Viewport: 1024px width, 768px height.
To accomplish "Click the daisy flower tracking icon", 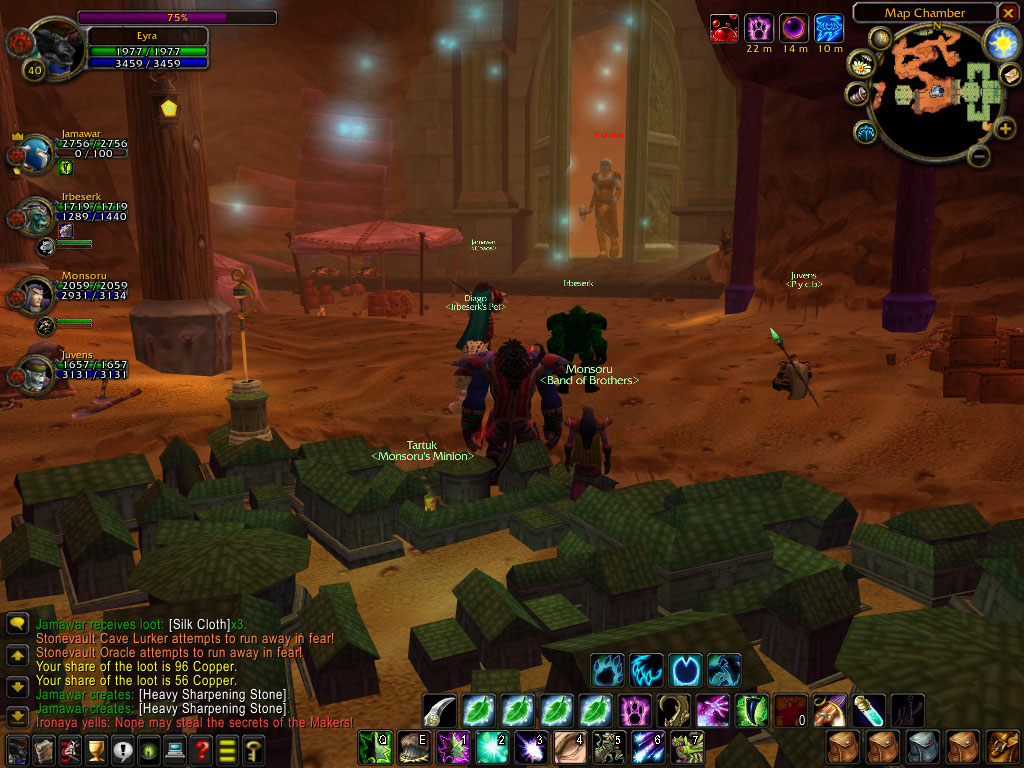I will (x=861, y=64).
